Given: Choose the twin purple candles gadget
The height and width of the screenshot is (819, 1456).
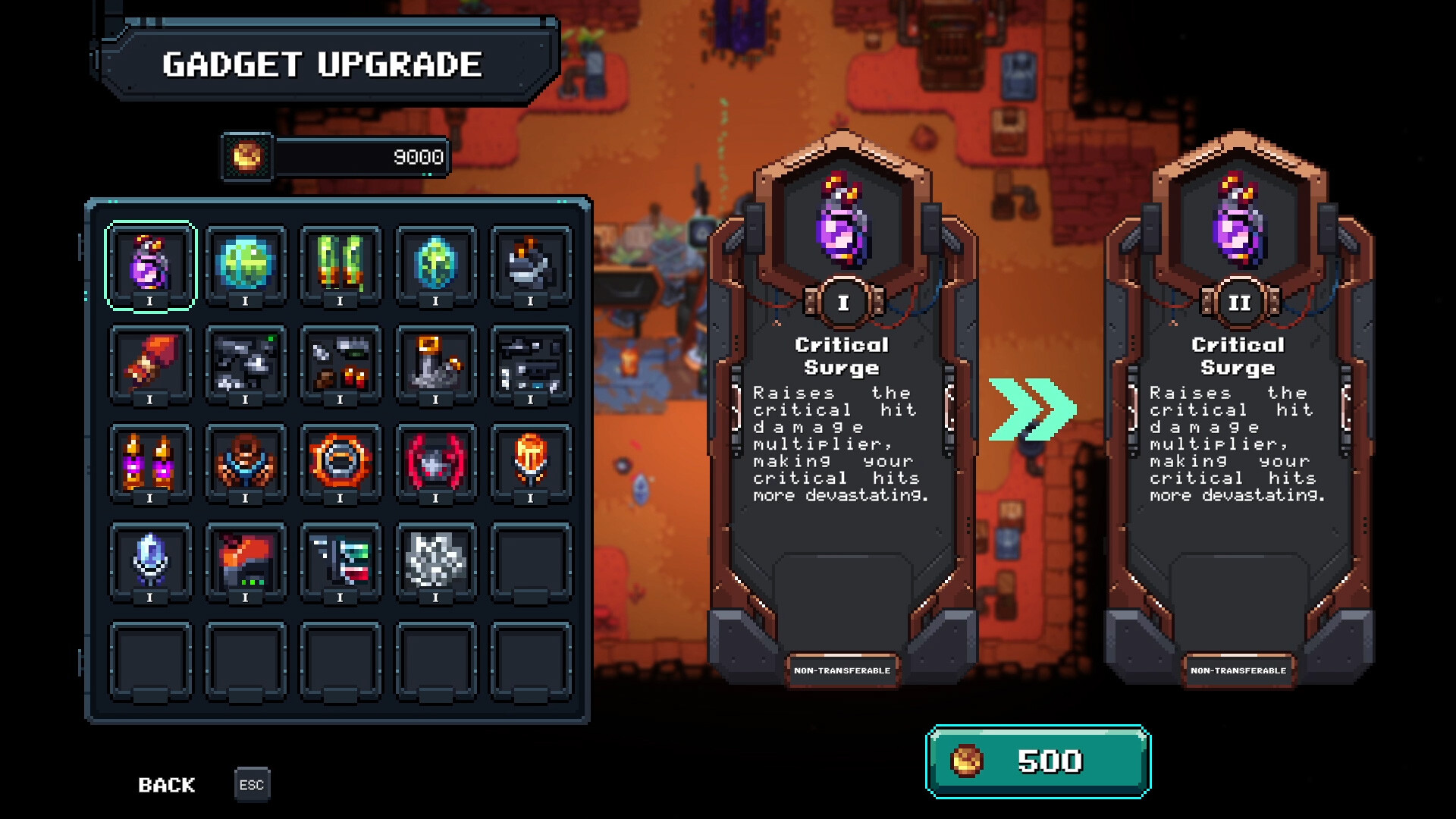Looking at the screenshot, I should tap(150, 463).
